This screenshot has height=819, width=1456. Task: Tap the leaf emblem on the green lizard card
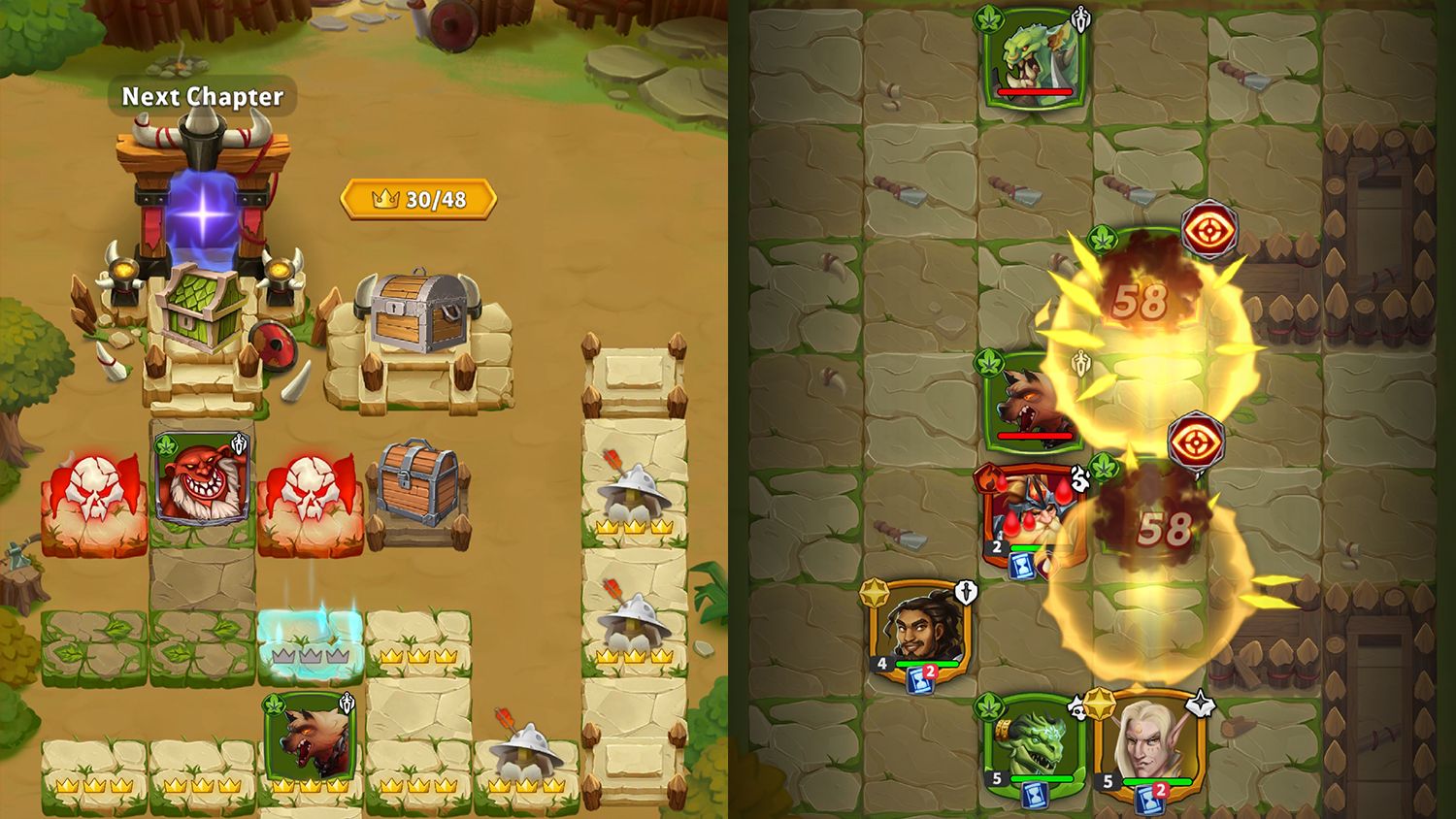pyautogui.click(x=990, y=707)
